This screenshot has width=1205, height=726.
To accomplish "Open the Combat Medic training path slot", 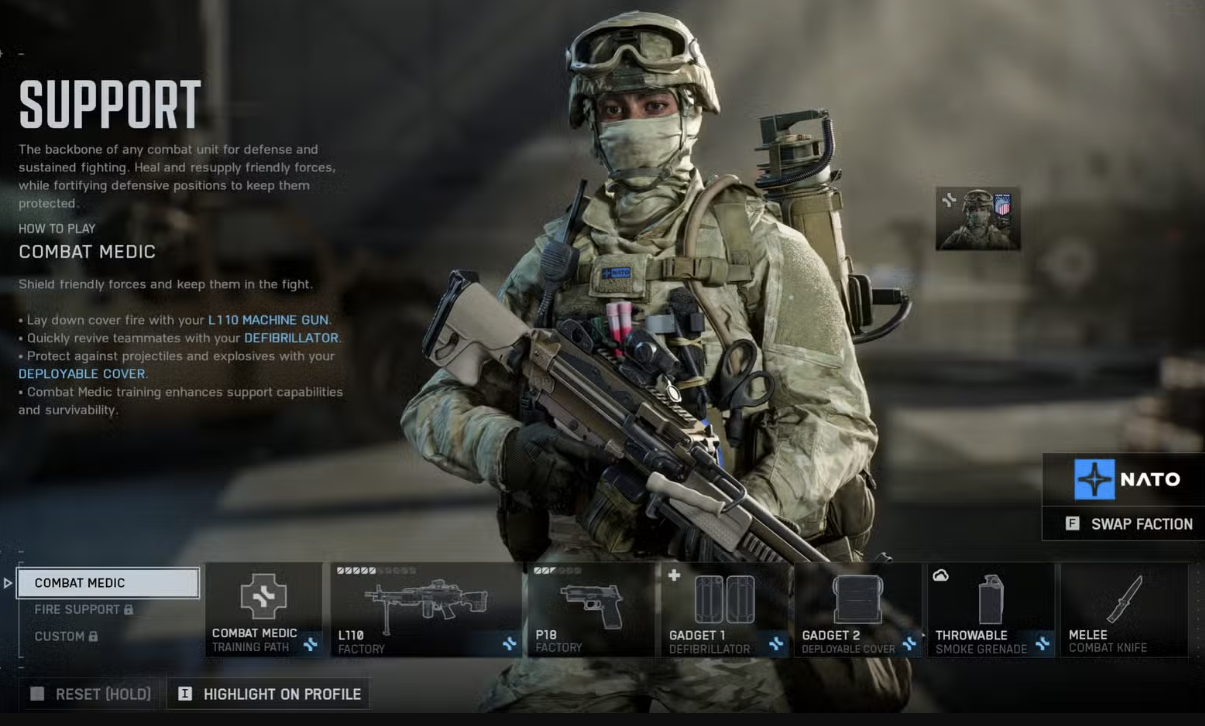I will [x=264, y=609].
